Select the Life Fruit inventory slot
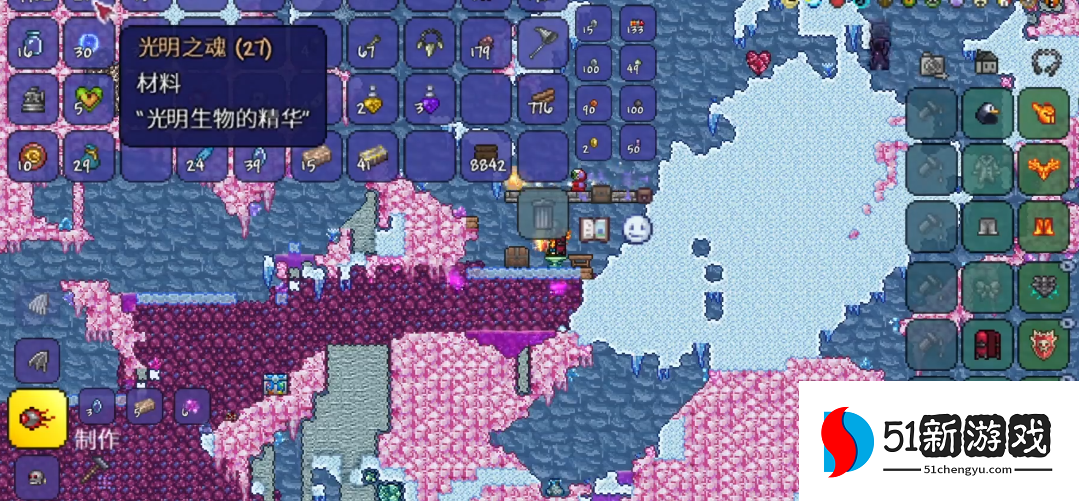 point(90,100)
